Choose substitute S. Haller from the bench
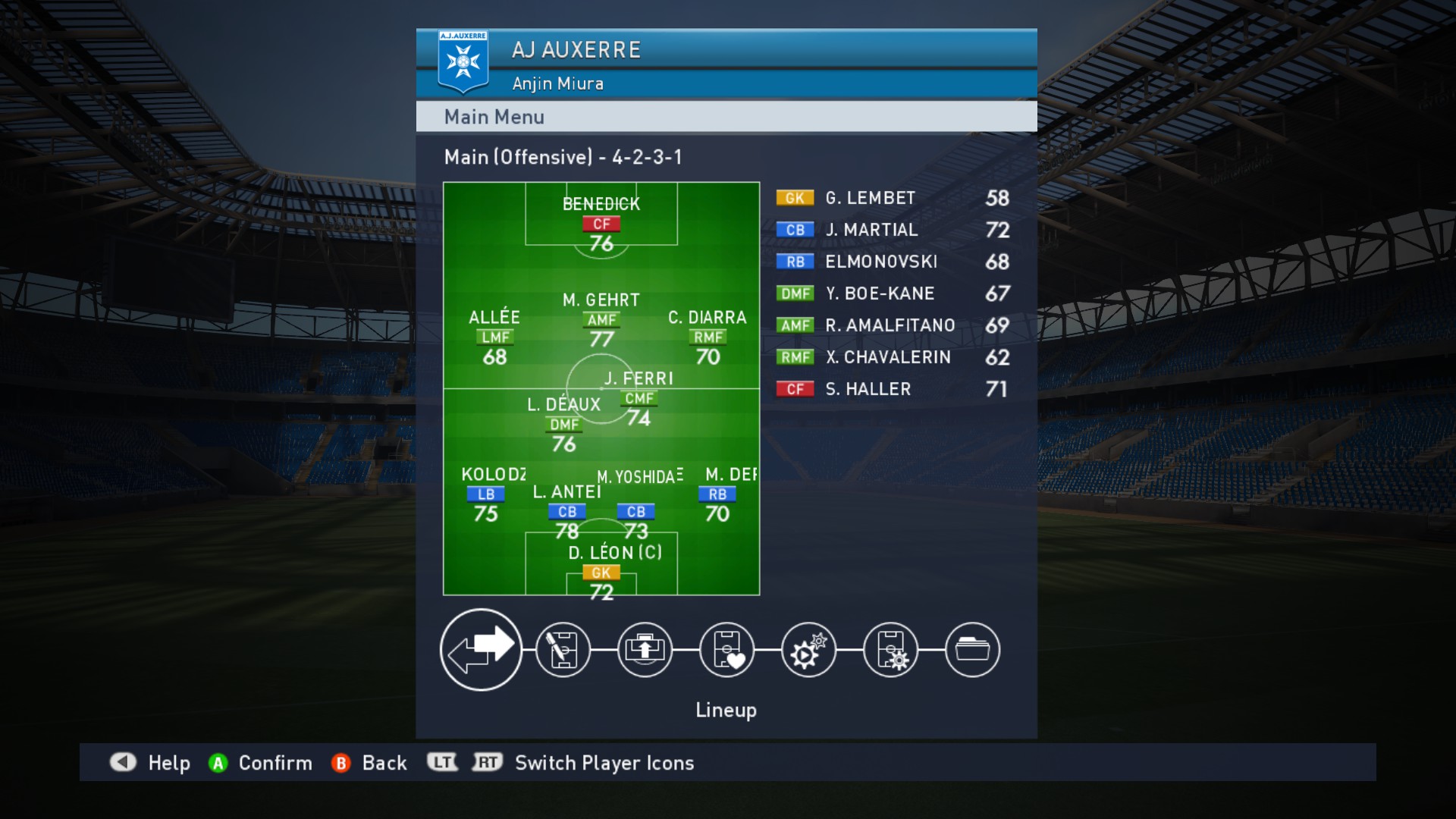The width and height of the screenshot is (1456, 819). pyautogui.click(x=893, y=389)
